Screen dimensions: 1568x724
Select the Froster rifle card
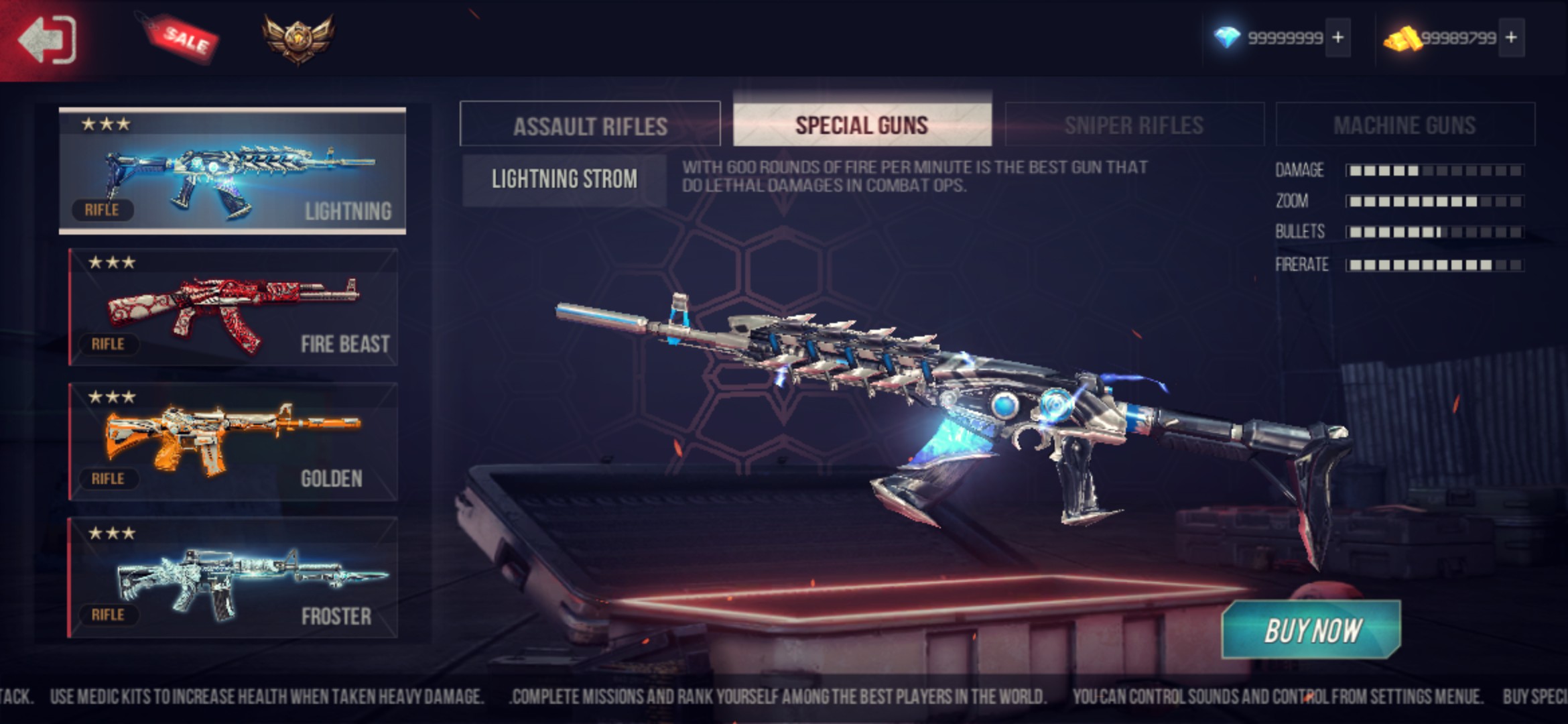tap(233, 577)
